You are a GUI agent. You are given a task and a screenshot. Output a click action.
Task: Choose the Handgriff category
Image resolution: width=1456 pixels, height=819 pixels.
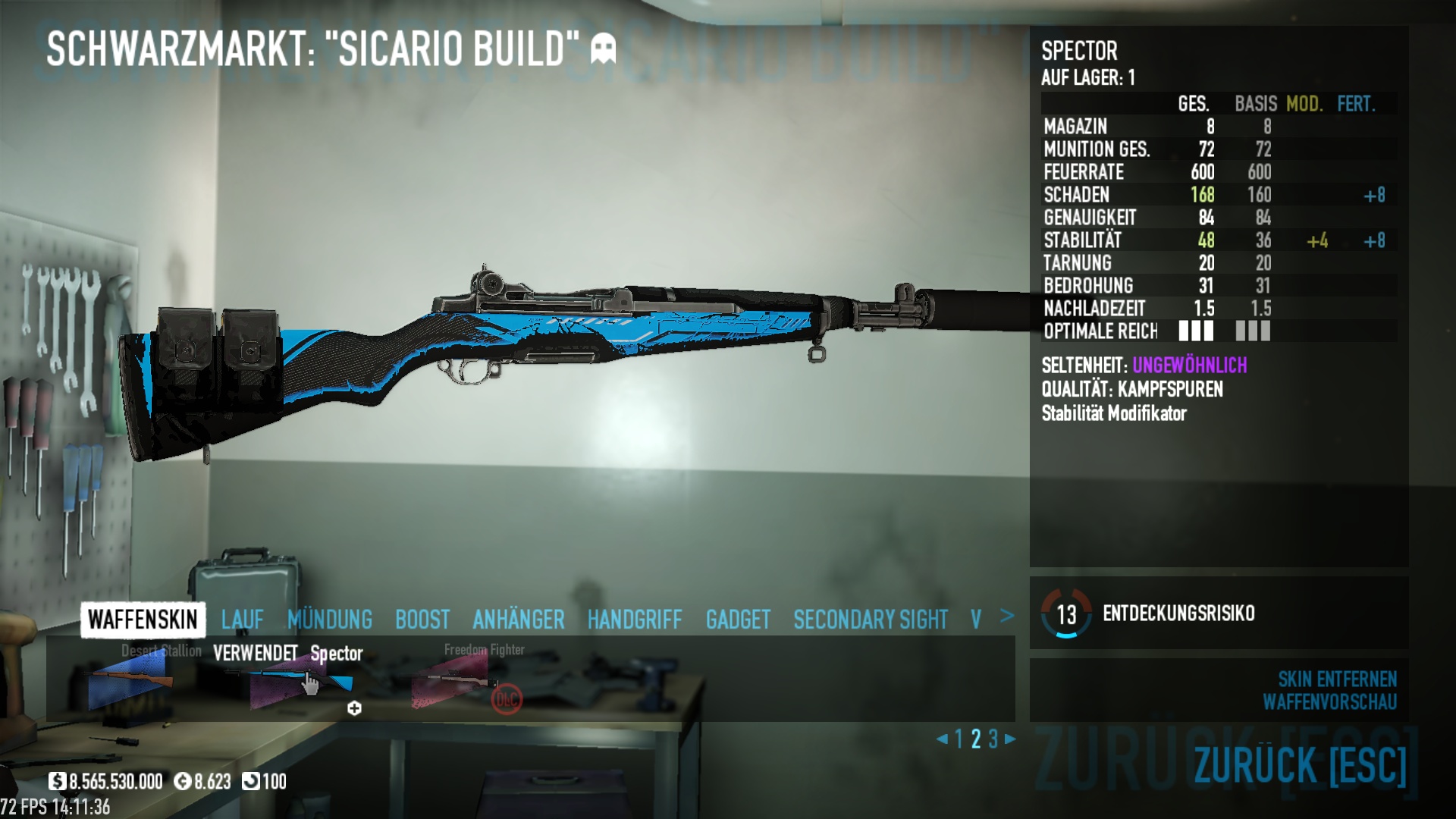click(635, 620)
